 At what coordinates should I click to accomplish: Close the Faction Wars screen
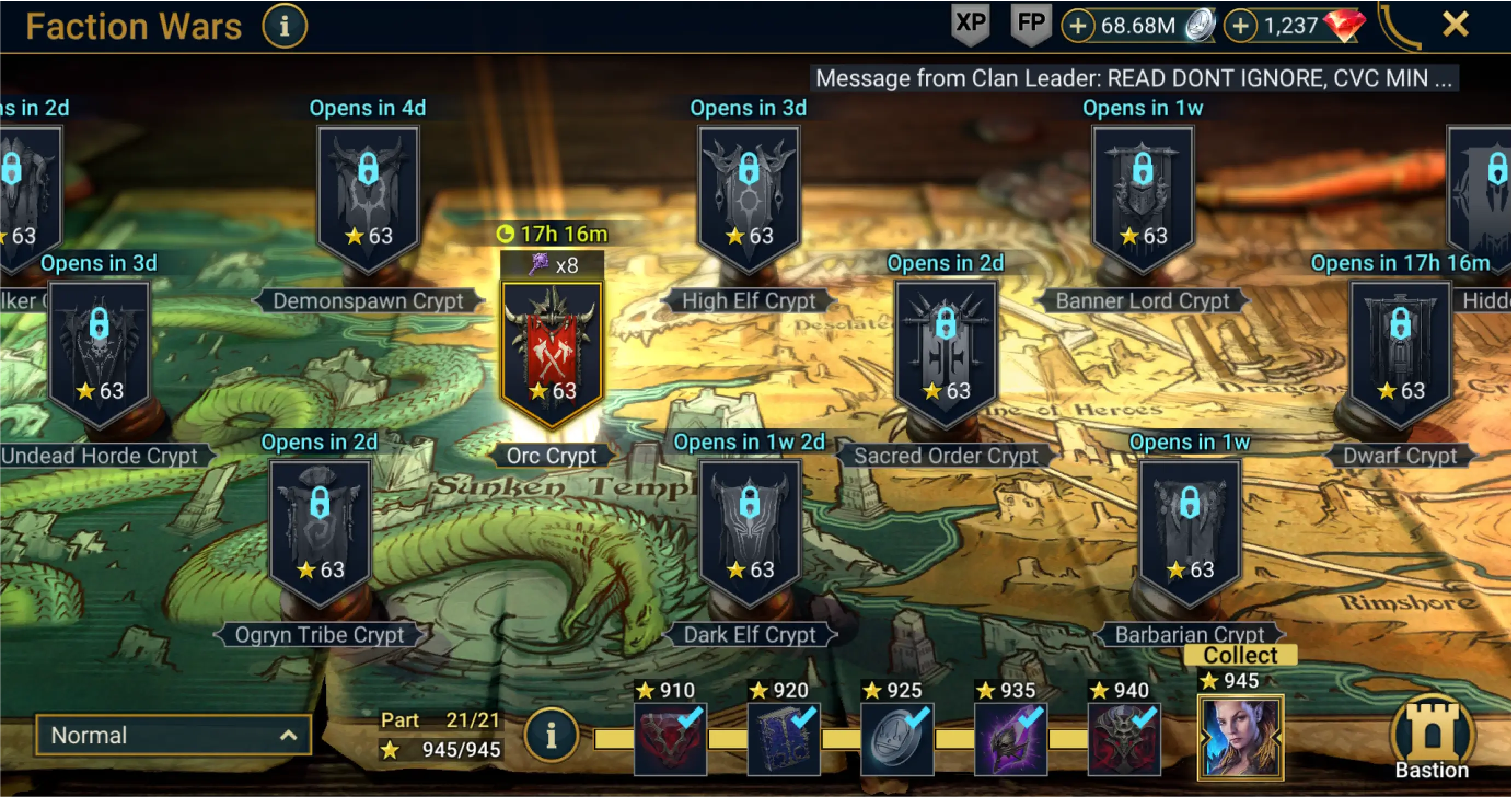click(1455, 25)
